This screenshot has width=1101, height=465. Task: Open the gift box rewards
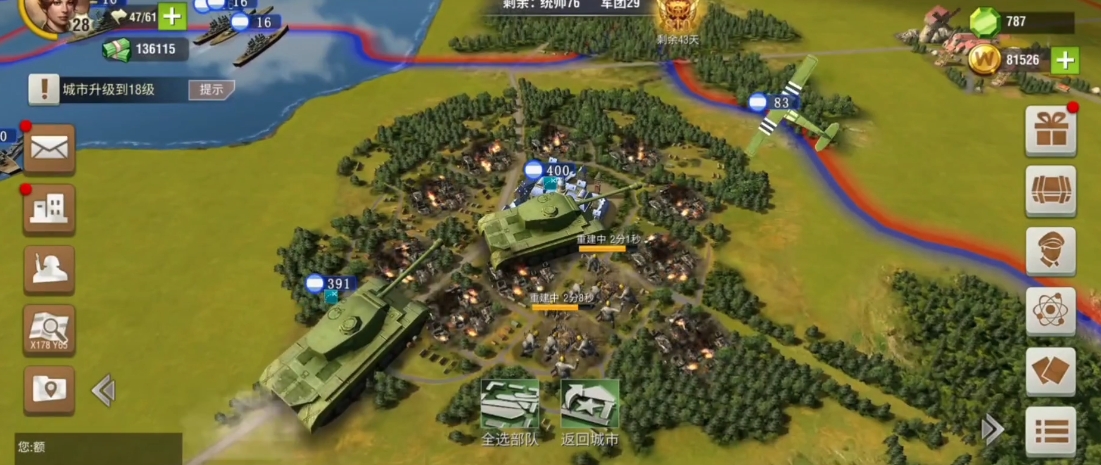[x=1050, y=131]
